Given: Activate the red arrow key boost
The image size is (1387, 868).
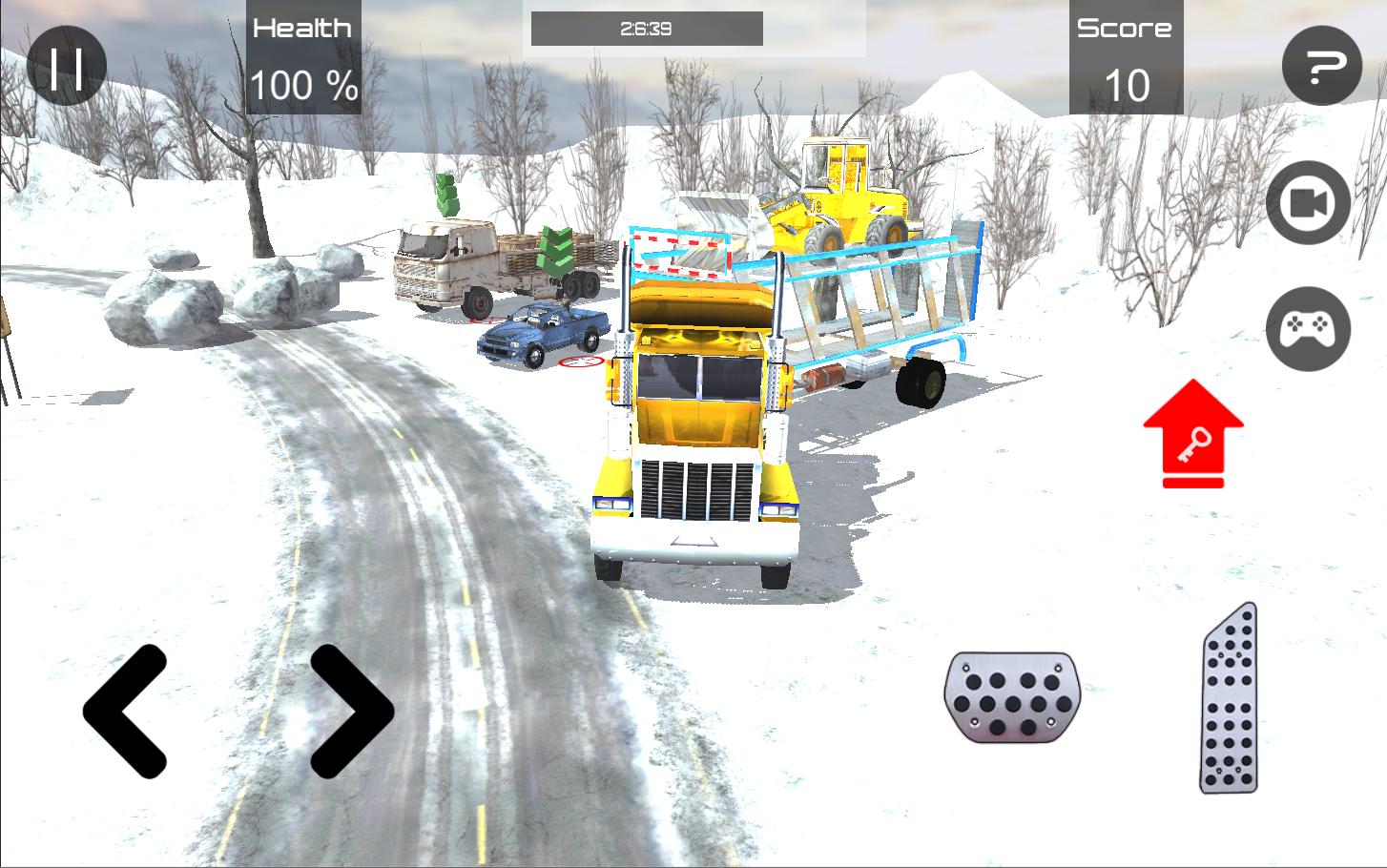Looking at the screenshot, I should tap(1192, 429).
